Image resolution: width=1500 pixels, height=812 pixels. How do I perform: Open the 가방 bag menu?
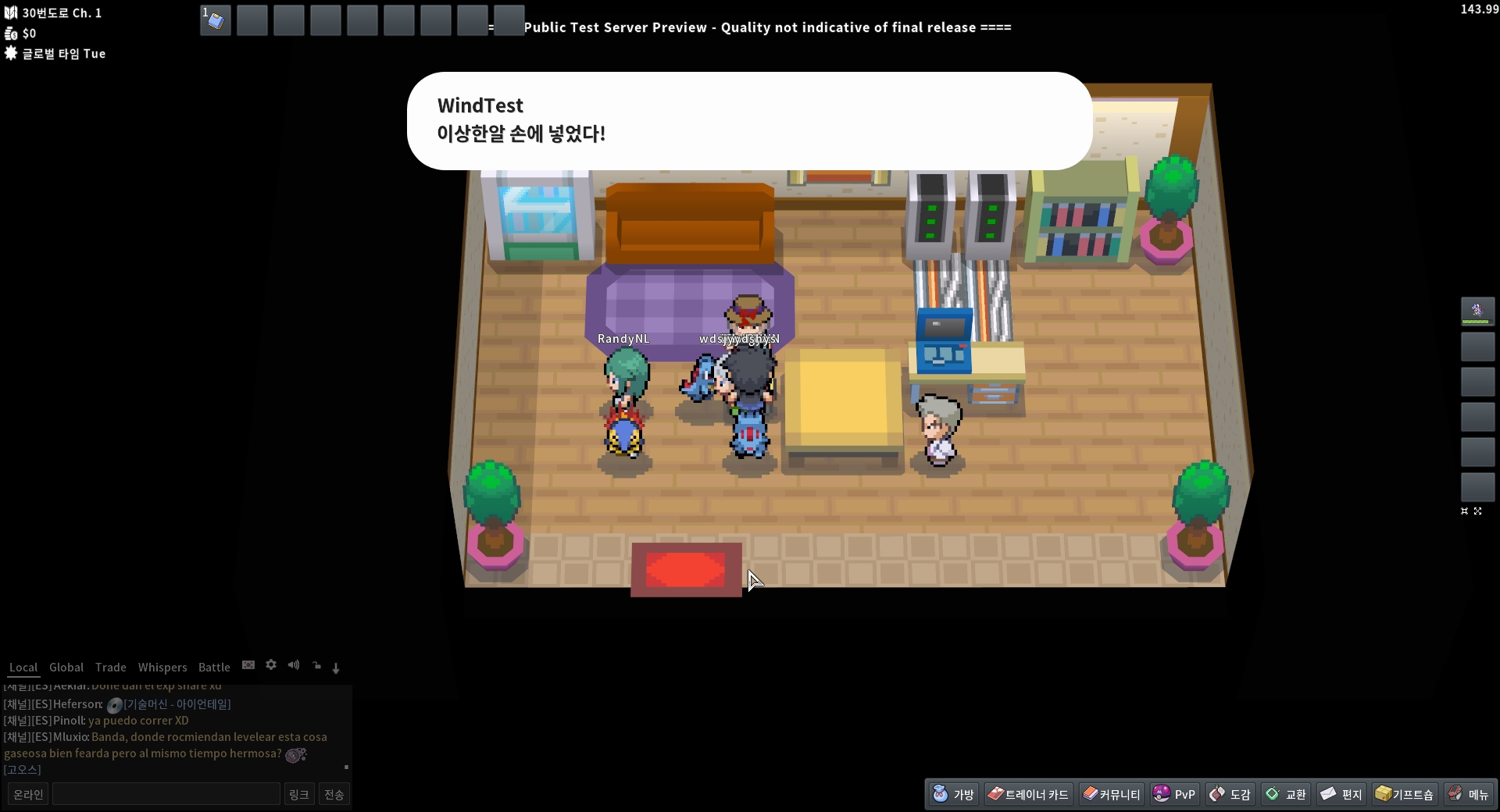[954, 794]
